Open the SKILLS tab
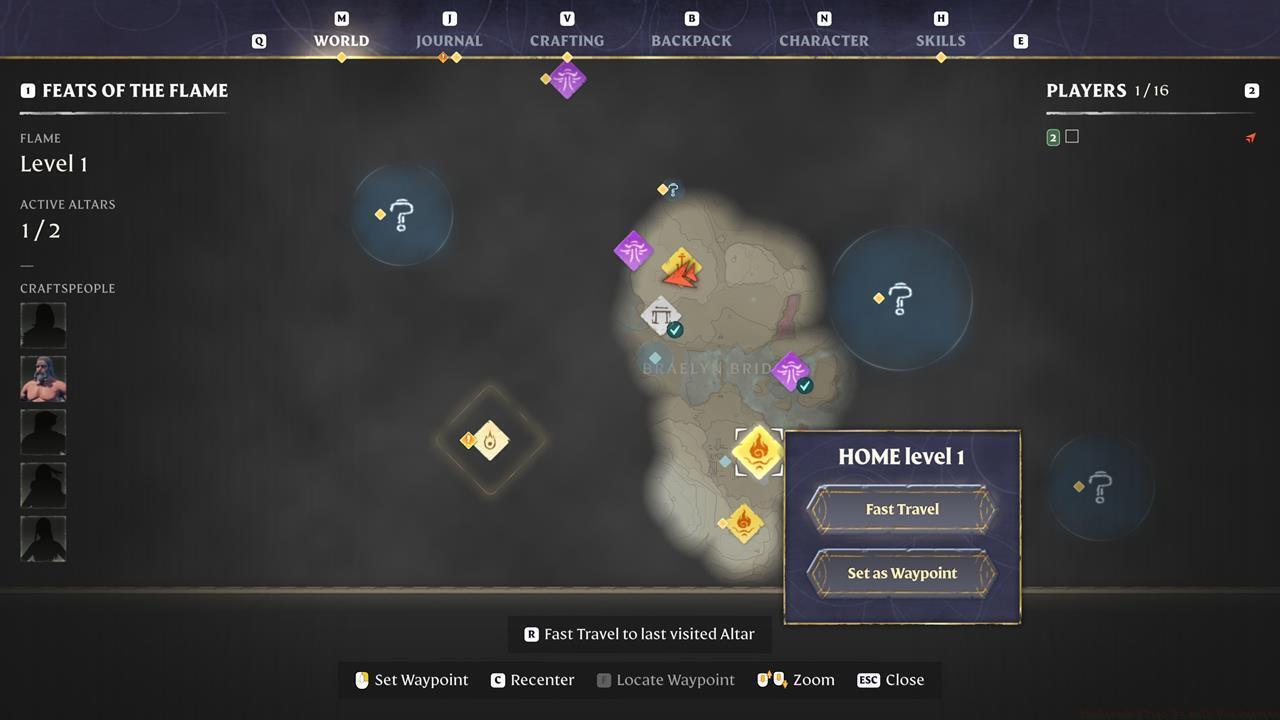This screenshot has height=720, width=1280. click(940, 40)
